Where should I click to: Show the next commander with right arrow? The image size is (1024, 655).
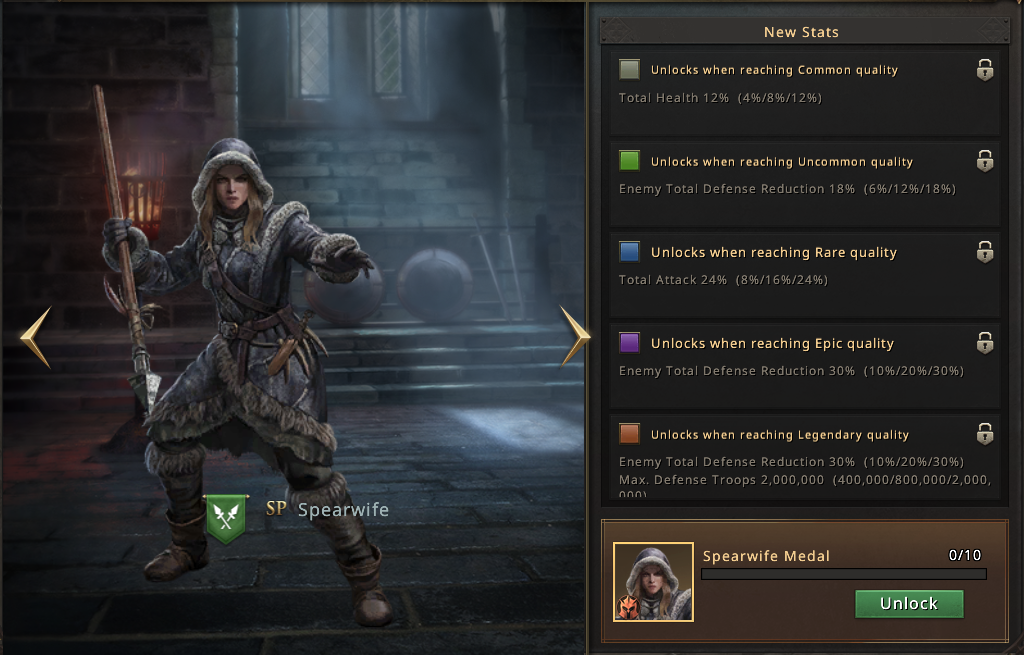tap(575, 336)
